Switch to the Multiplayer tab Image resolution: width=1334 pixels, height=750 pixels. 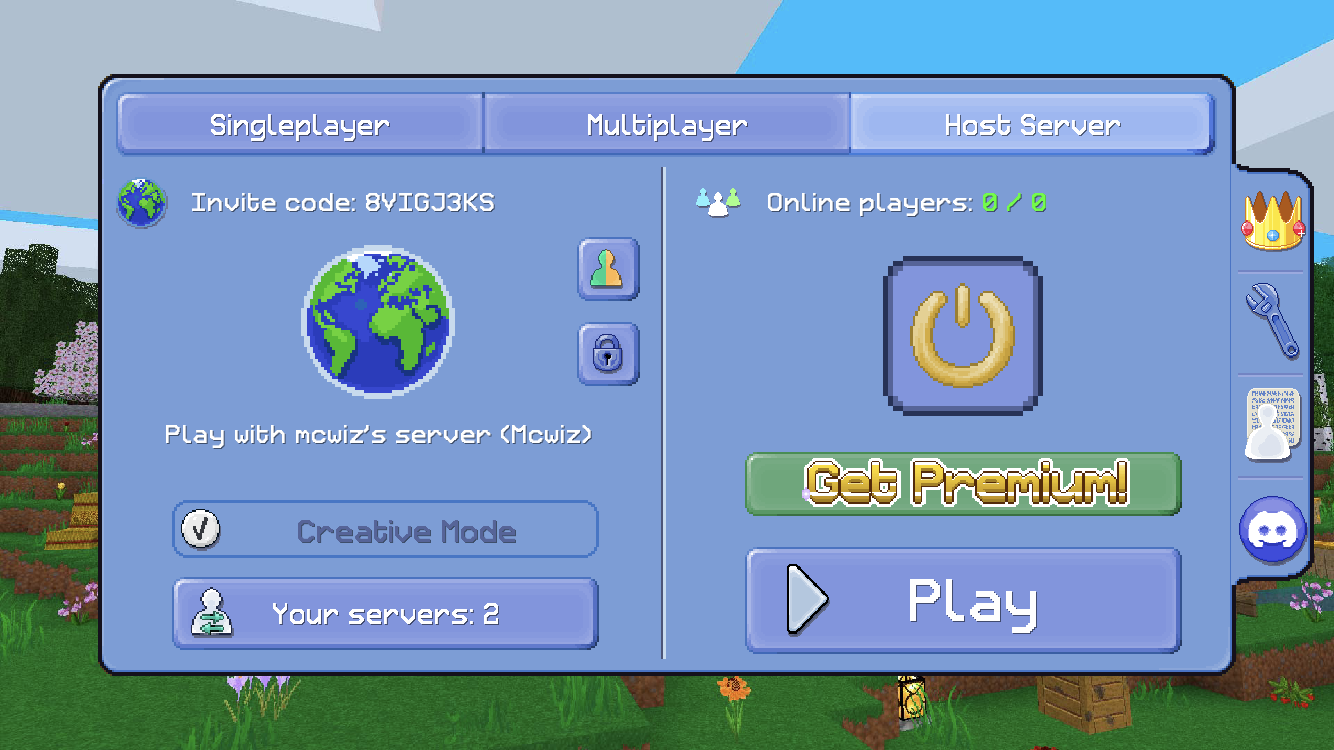(x=665, y=124)
